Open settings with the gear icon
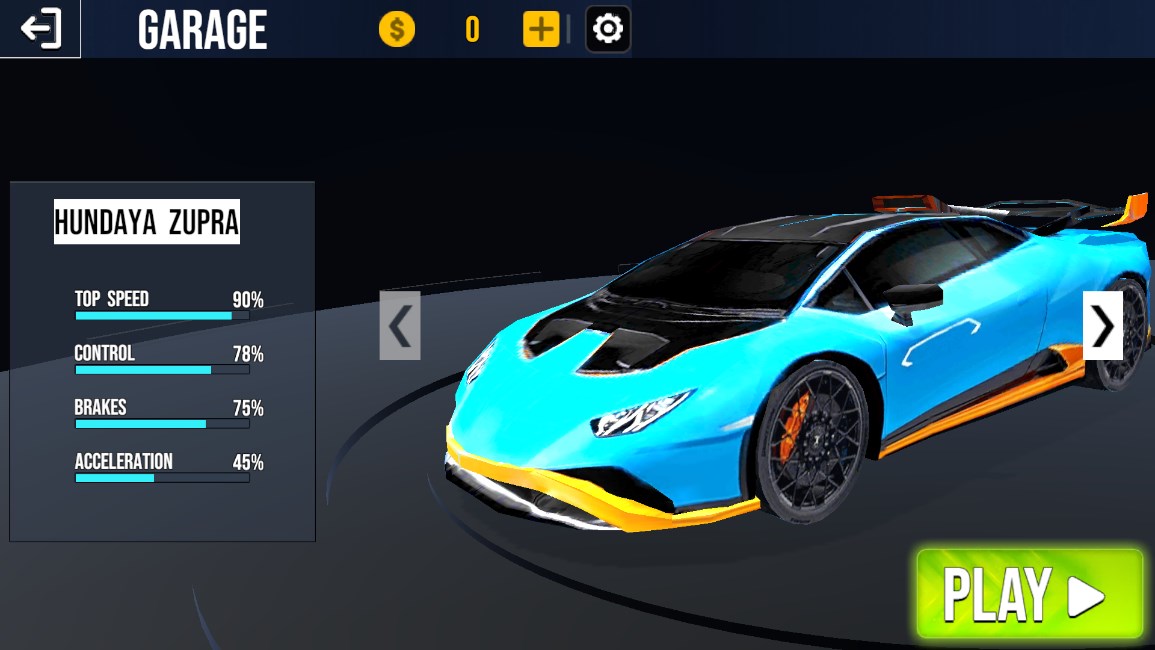The height and width of the screenshot is (650, 1155). [607, 29]
